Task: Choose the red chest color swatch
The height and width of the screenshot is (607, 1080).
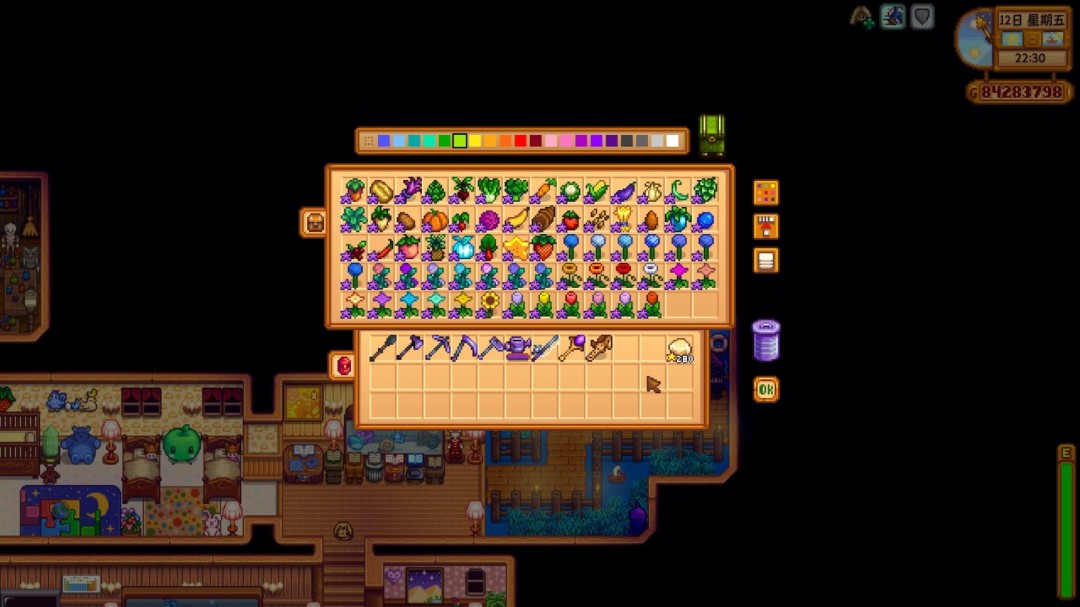Action: pos(520,141)
